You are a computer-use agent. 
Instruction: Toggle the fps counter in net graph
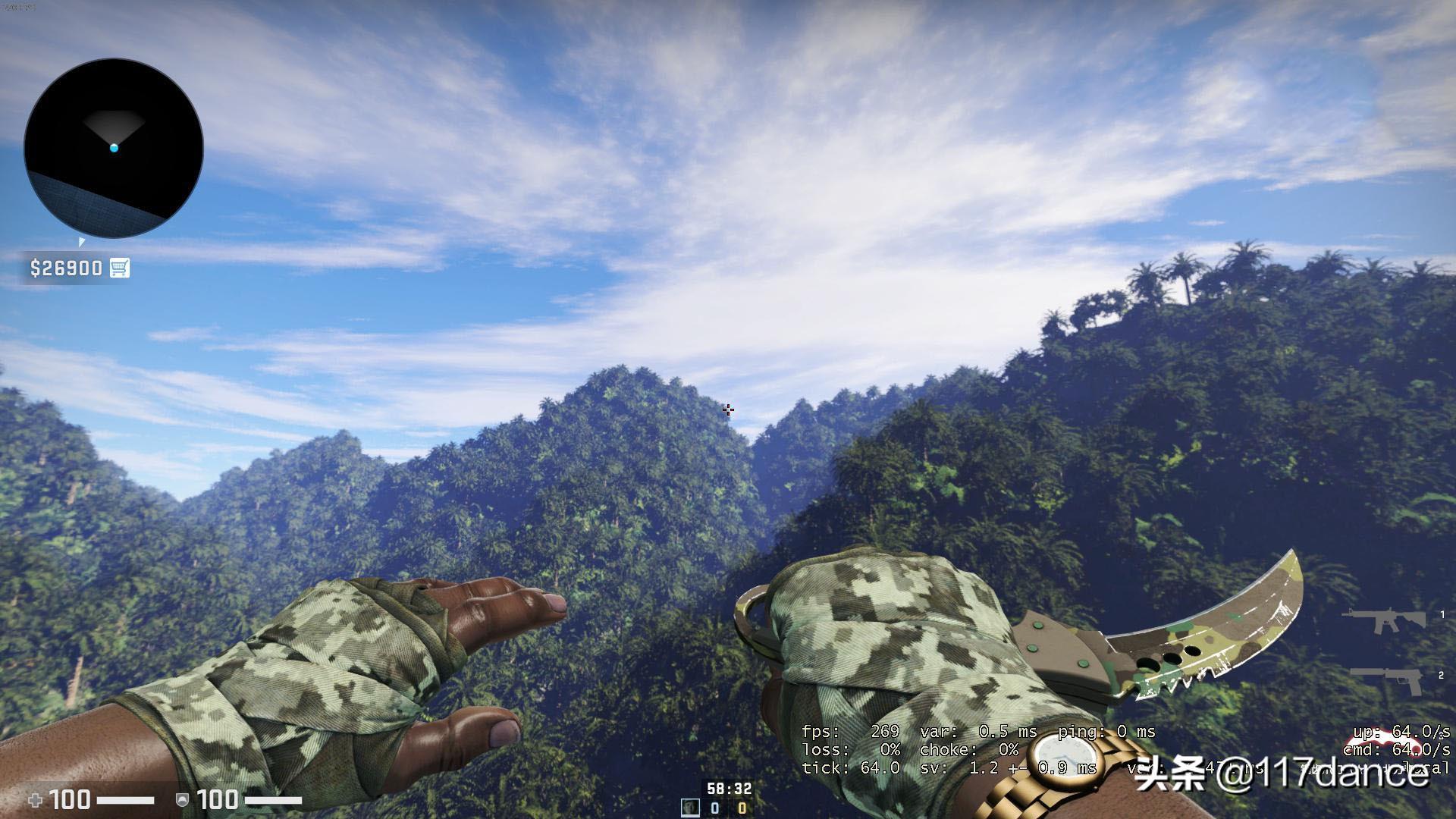(x=849, y=733)
